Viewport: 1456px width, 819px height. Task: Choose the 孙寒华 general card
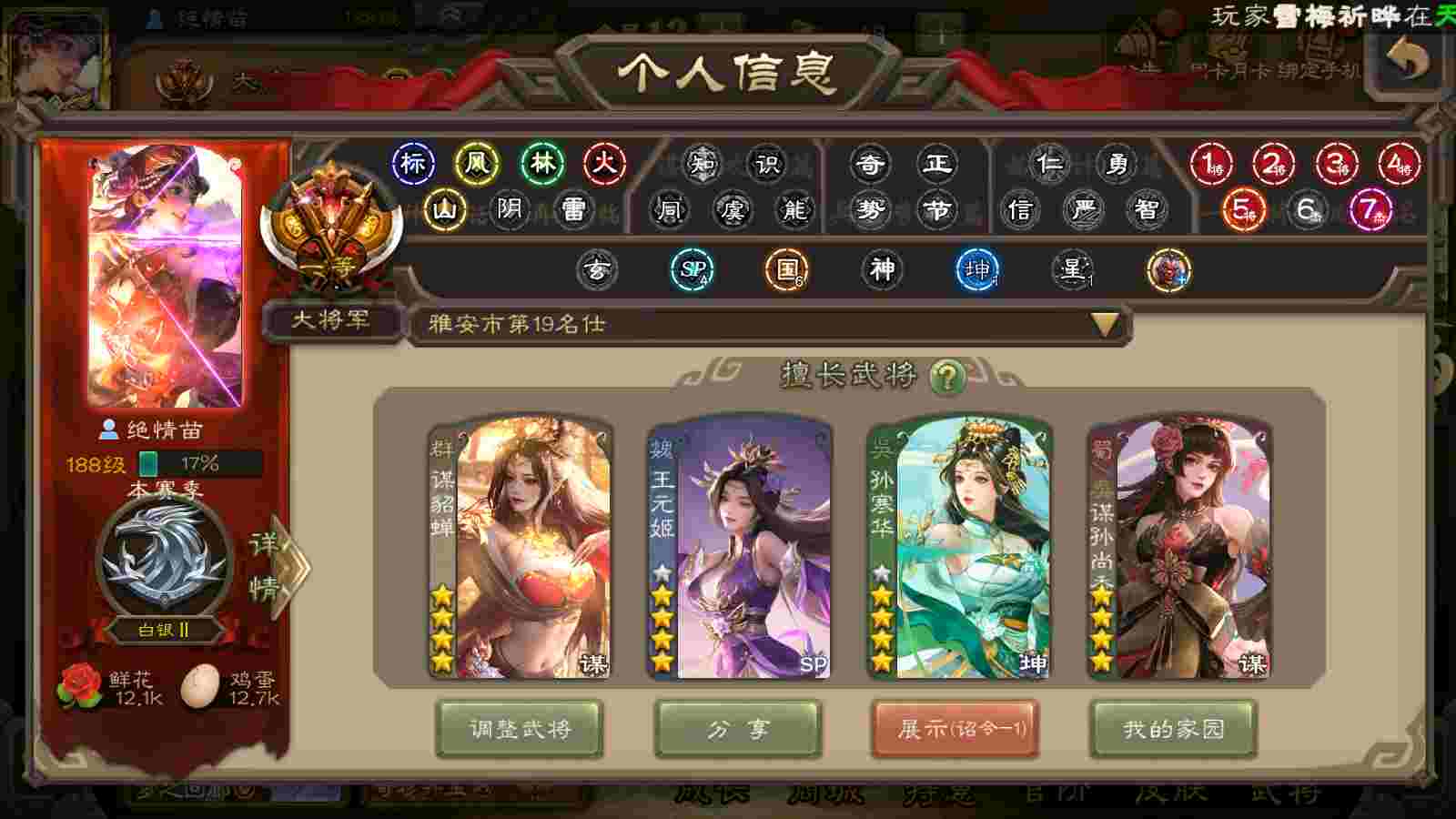960,548
